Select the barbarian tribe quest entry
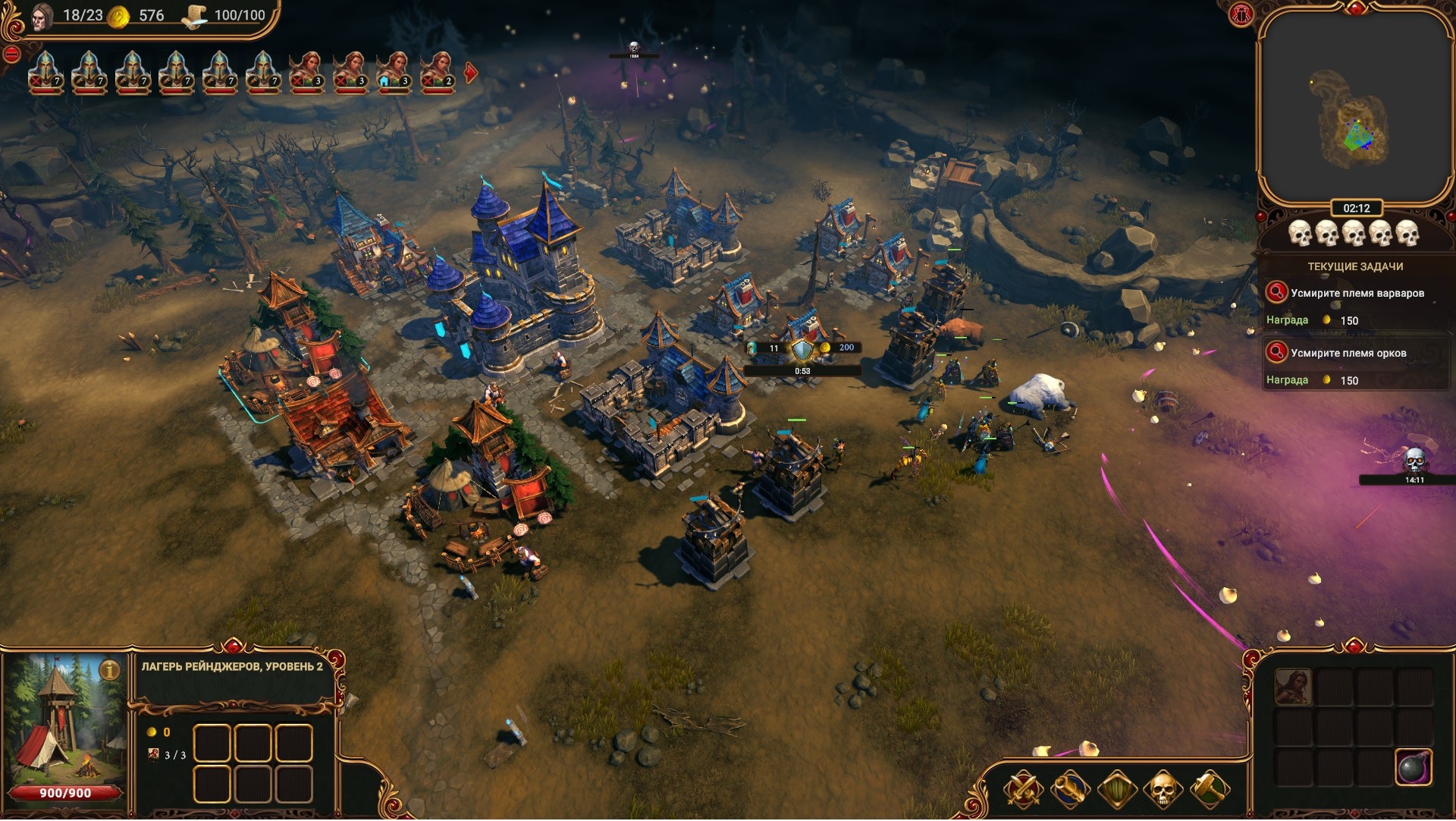 coord(1357,294)
